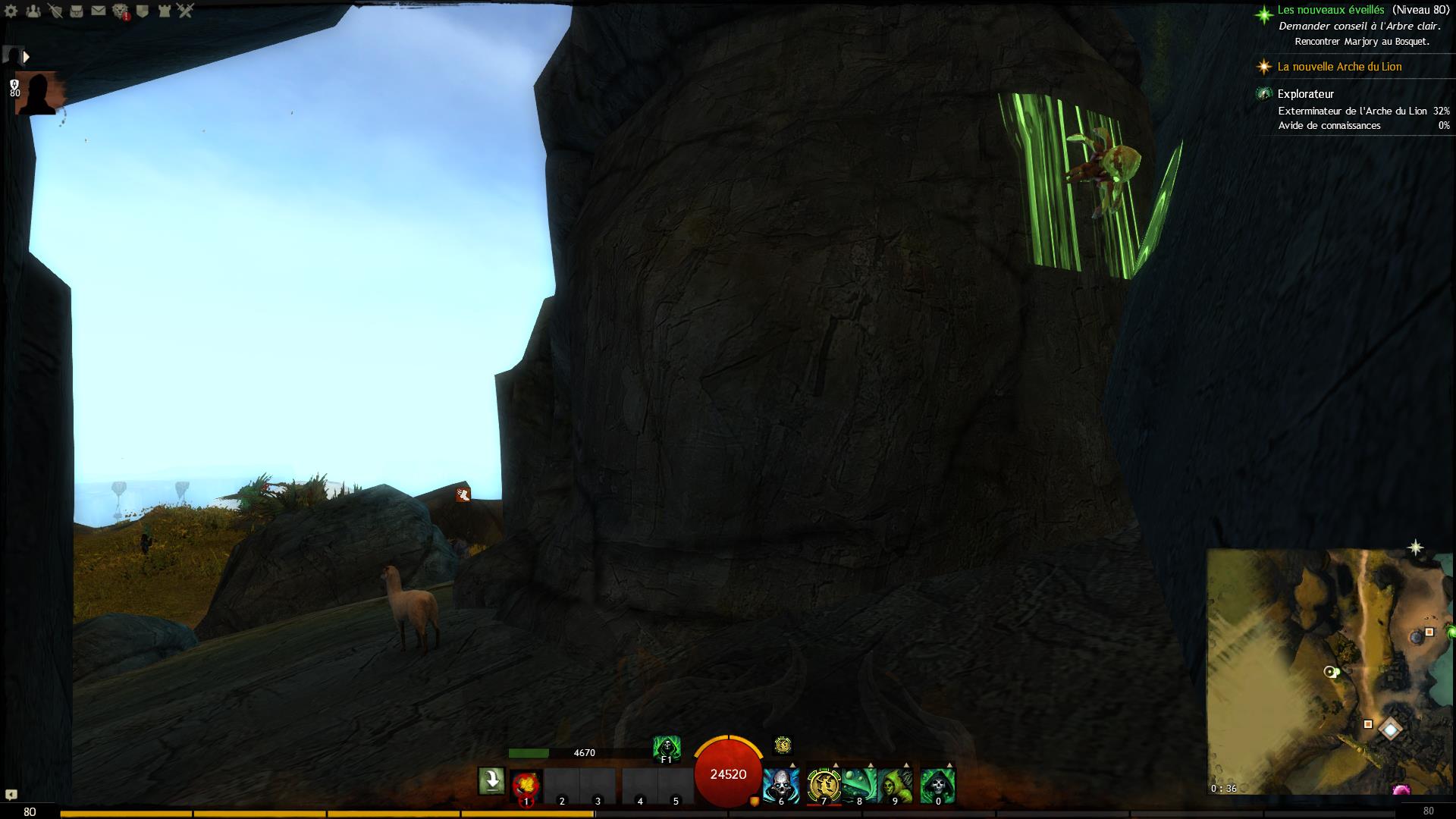Open the contacts and party panel

33,11
